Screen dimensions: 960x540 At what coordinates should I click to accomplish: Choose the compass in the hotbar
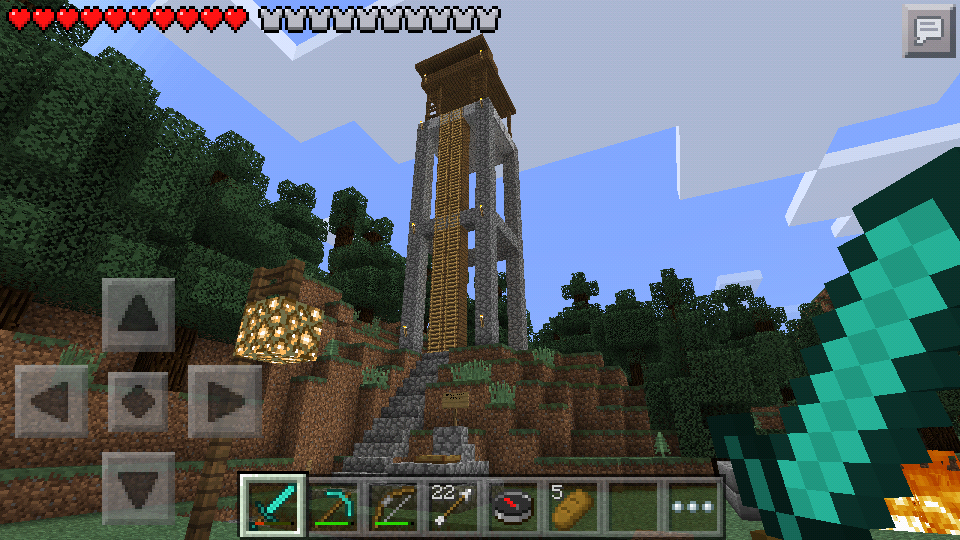[513, 506]
